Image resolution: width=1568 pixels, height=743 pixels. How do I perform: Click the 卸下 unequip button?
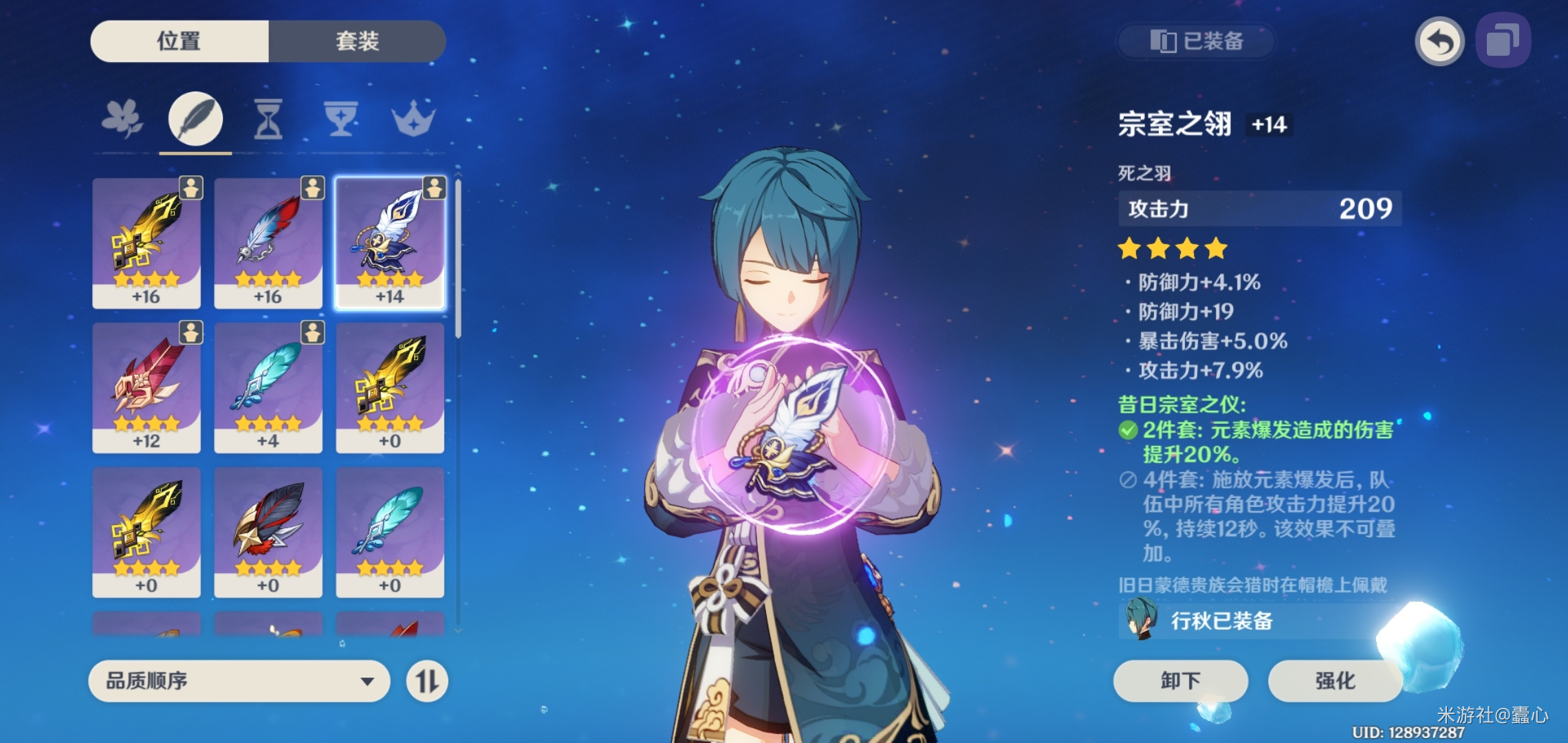[x=1180, y=680]
